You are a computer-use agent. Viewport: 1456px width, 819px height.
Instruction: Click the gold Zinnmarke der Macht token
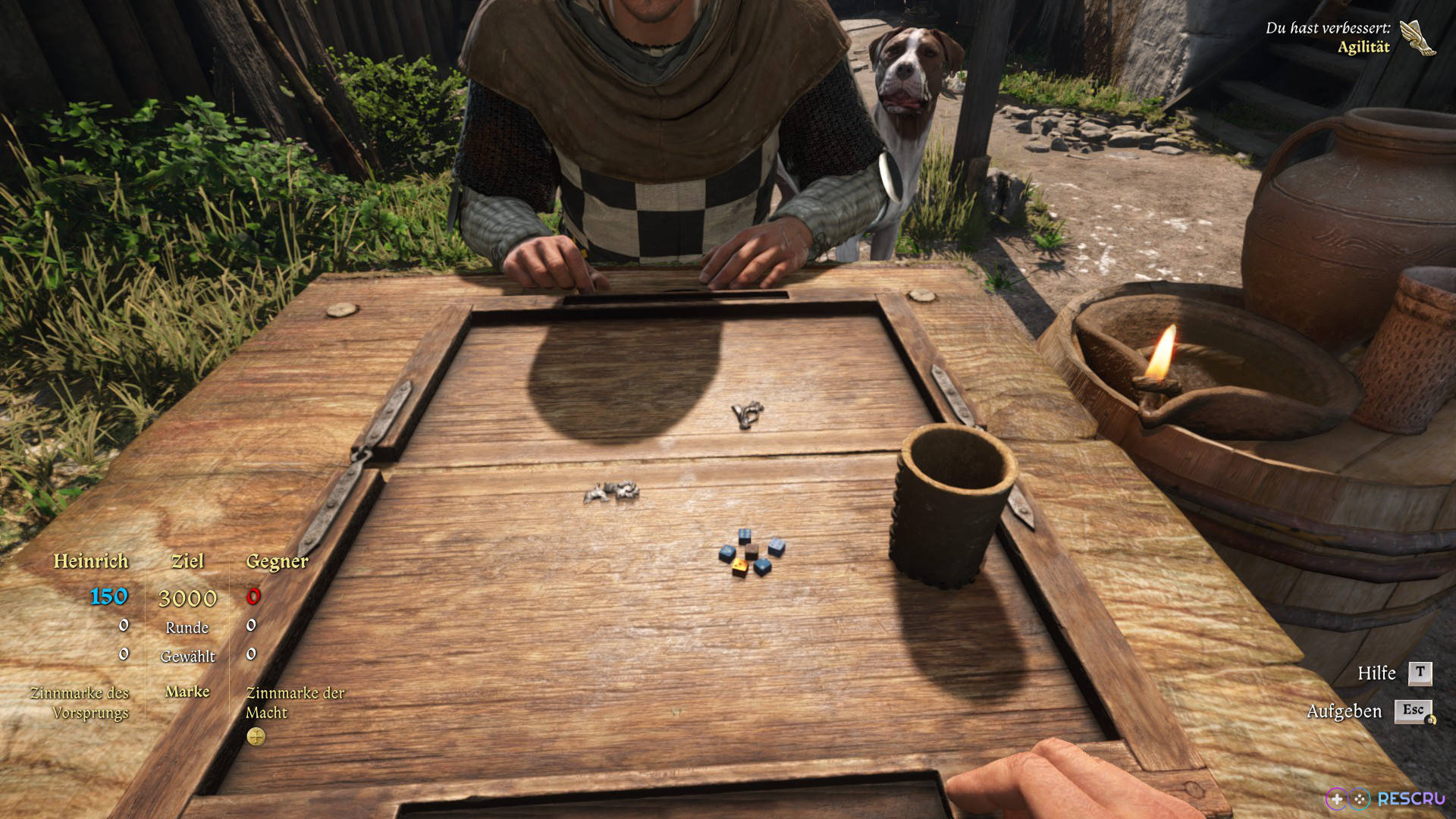256,736
